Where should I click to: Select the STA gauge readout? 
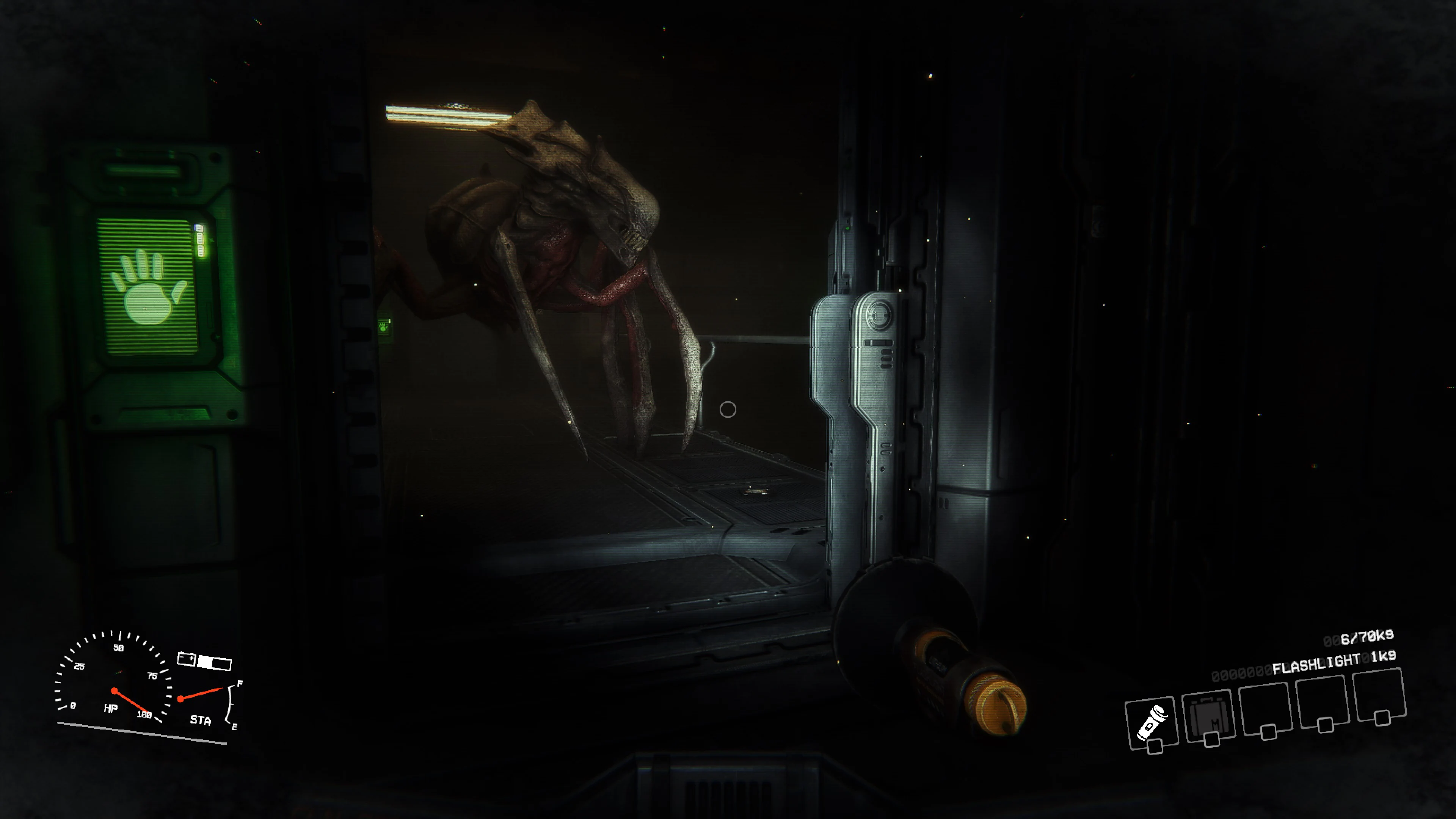click(x=201, y=720)
